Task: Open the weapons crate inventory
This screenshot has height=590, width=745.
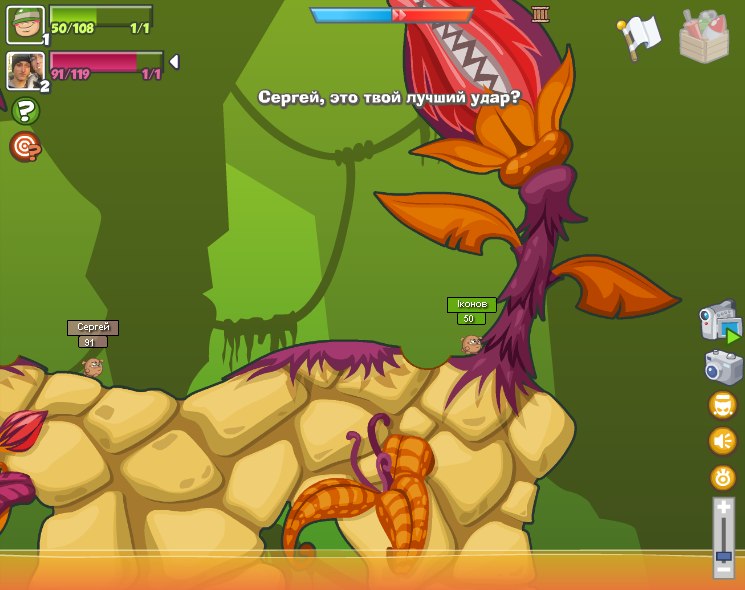Action: click(704, 37)
